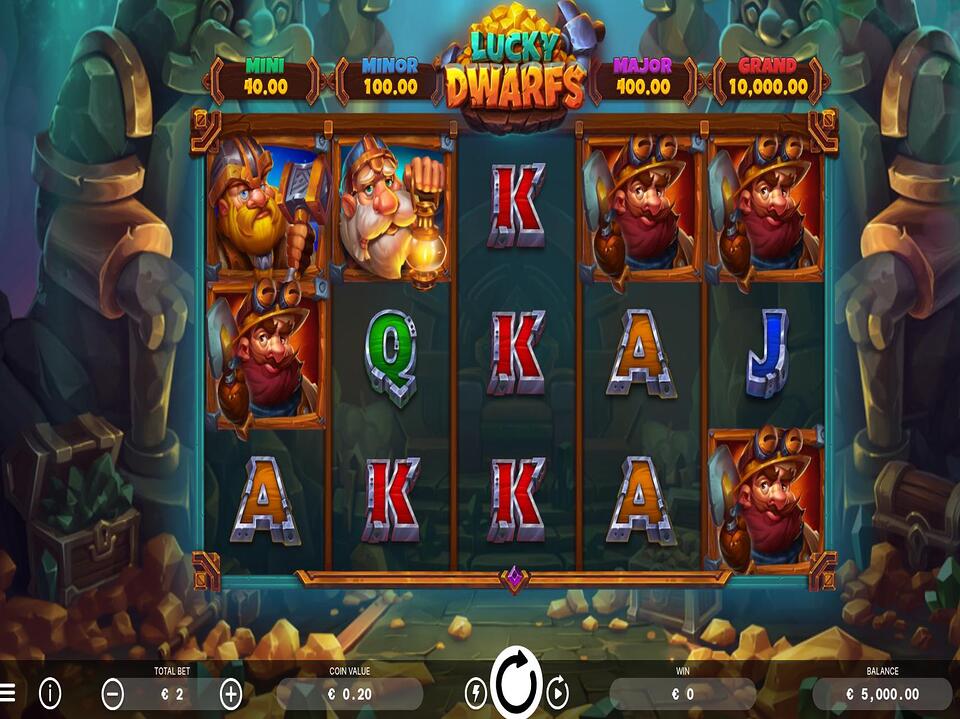The width and height of the screenshot is (960, 719).
Task: Show the game info paytable
Action: pos(50,692)
